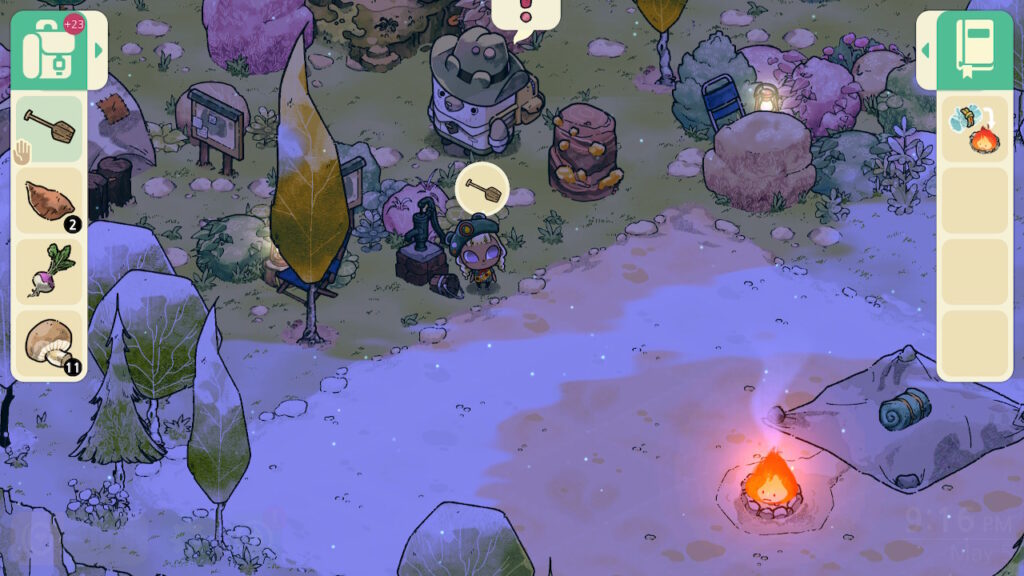Choose the sweet potato slot
This screenshot has width=1024, height=576.
pyautogui.click(x=49, y=200)
